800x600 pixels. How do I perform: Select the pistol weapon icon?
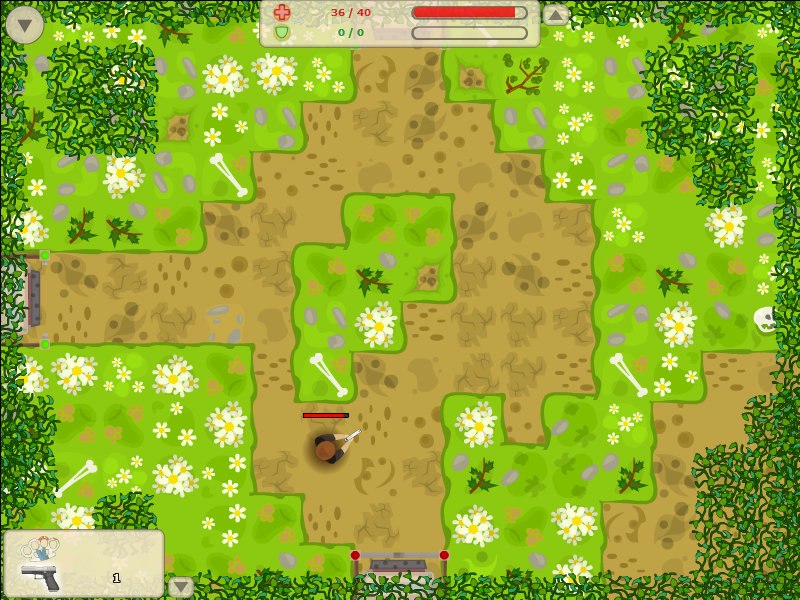click(40, 576)
